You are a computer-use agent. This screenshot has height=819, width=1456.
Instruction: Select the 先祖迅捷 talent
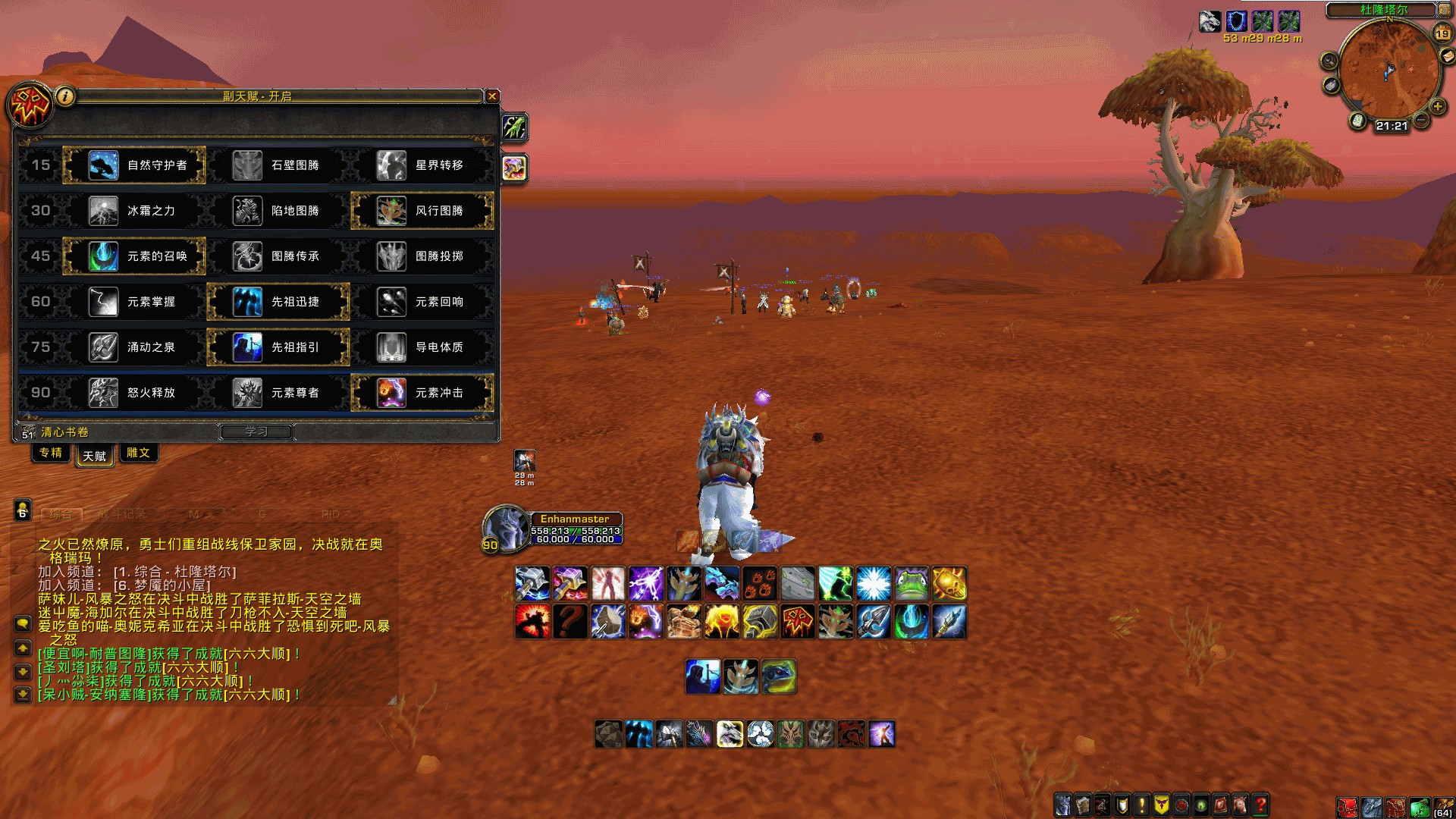click(278, 302)
